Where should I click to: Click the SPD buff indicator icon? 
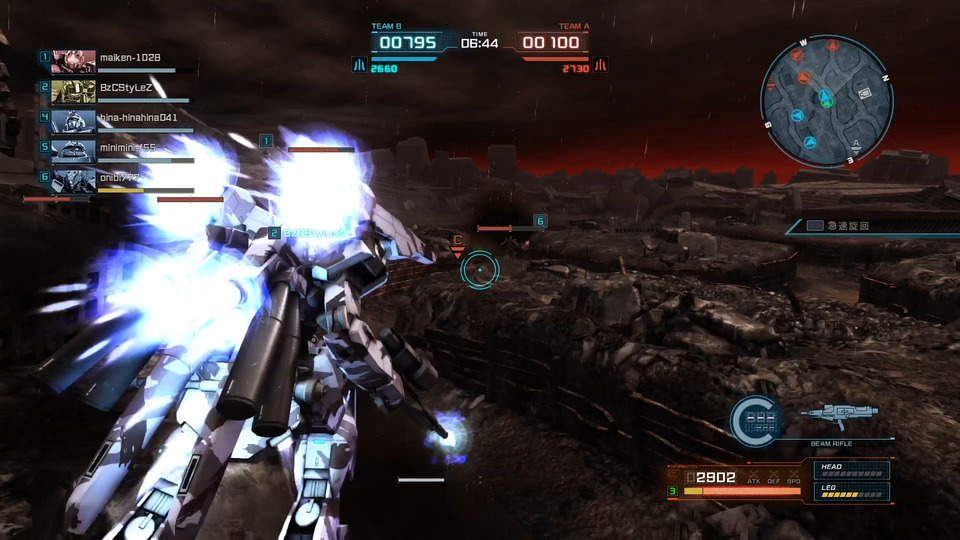click(x=794, y=477)
